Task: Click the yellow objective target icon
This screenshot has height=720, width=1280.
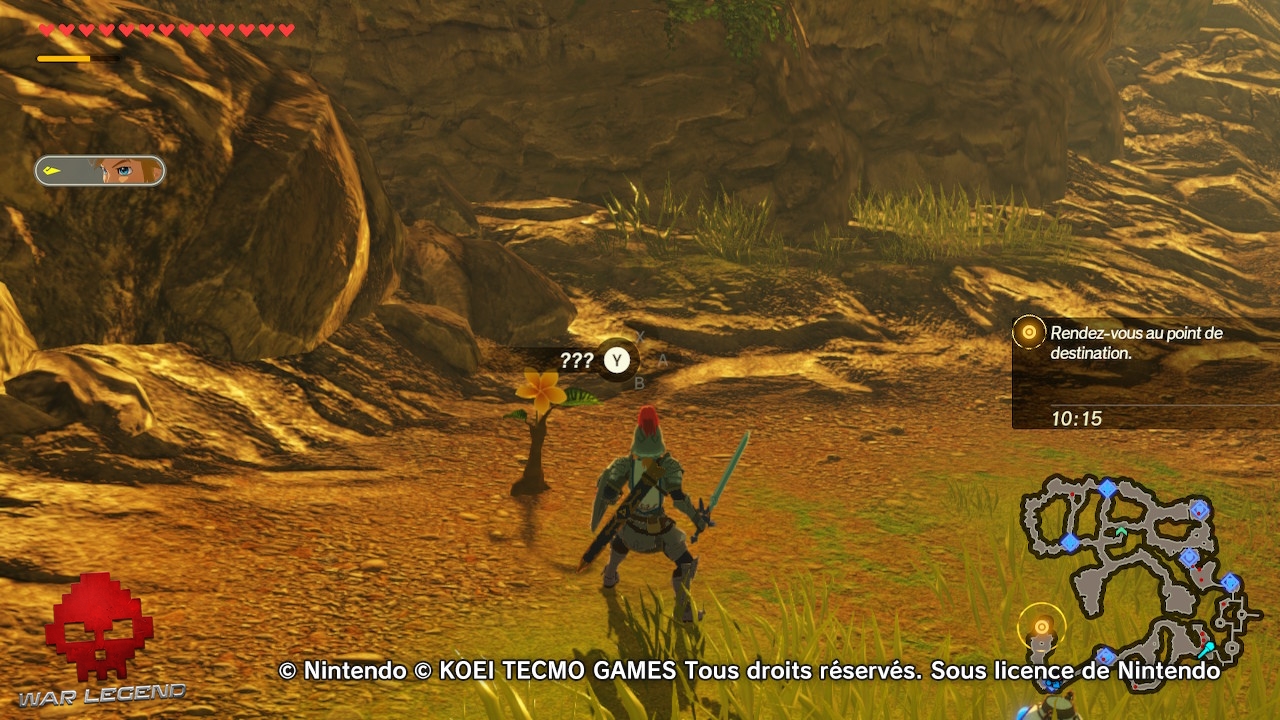Action: (1029, 332)
